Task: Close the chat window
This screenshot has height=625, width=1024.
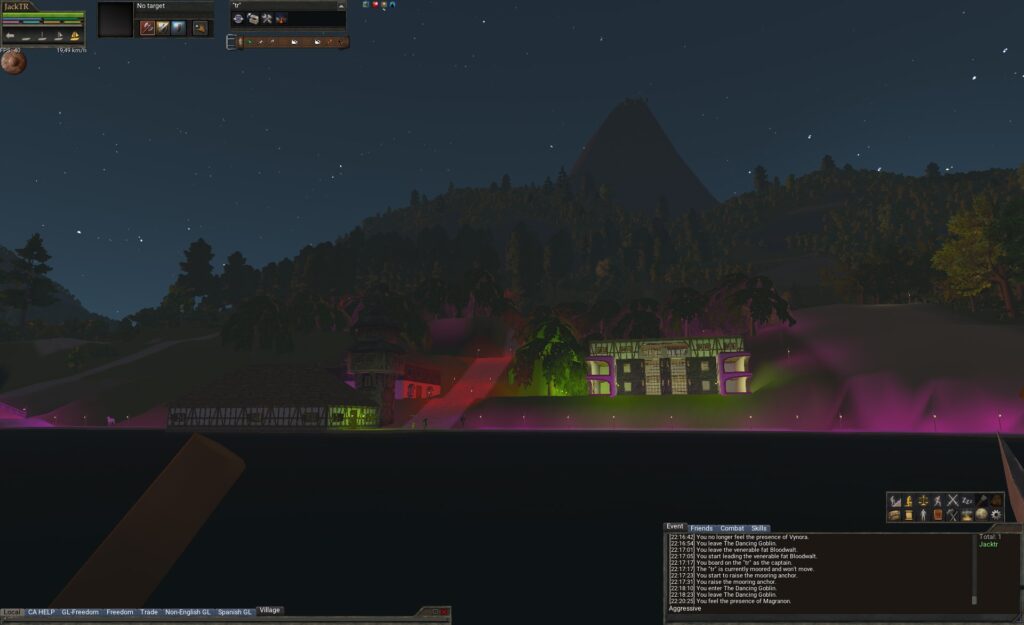Action: [x=445, y=611]
